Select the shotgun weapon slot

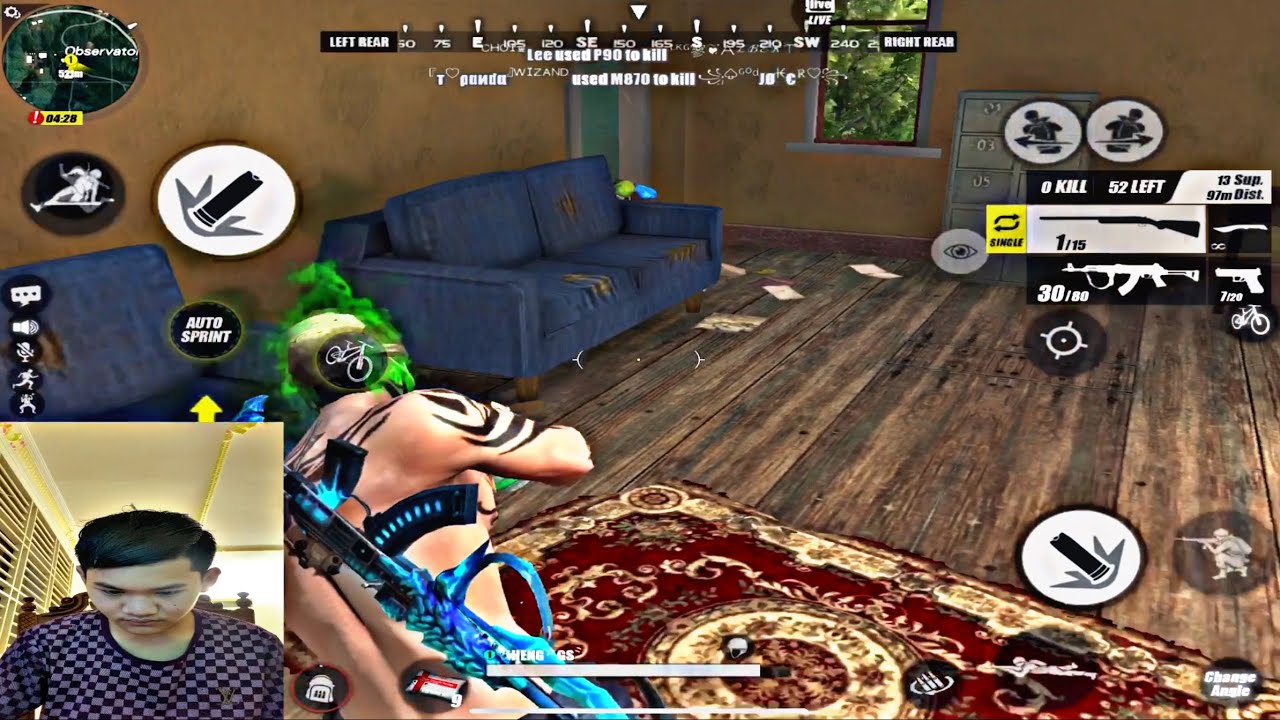tap(1119, 229)
